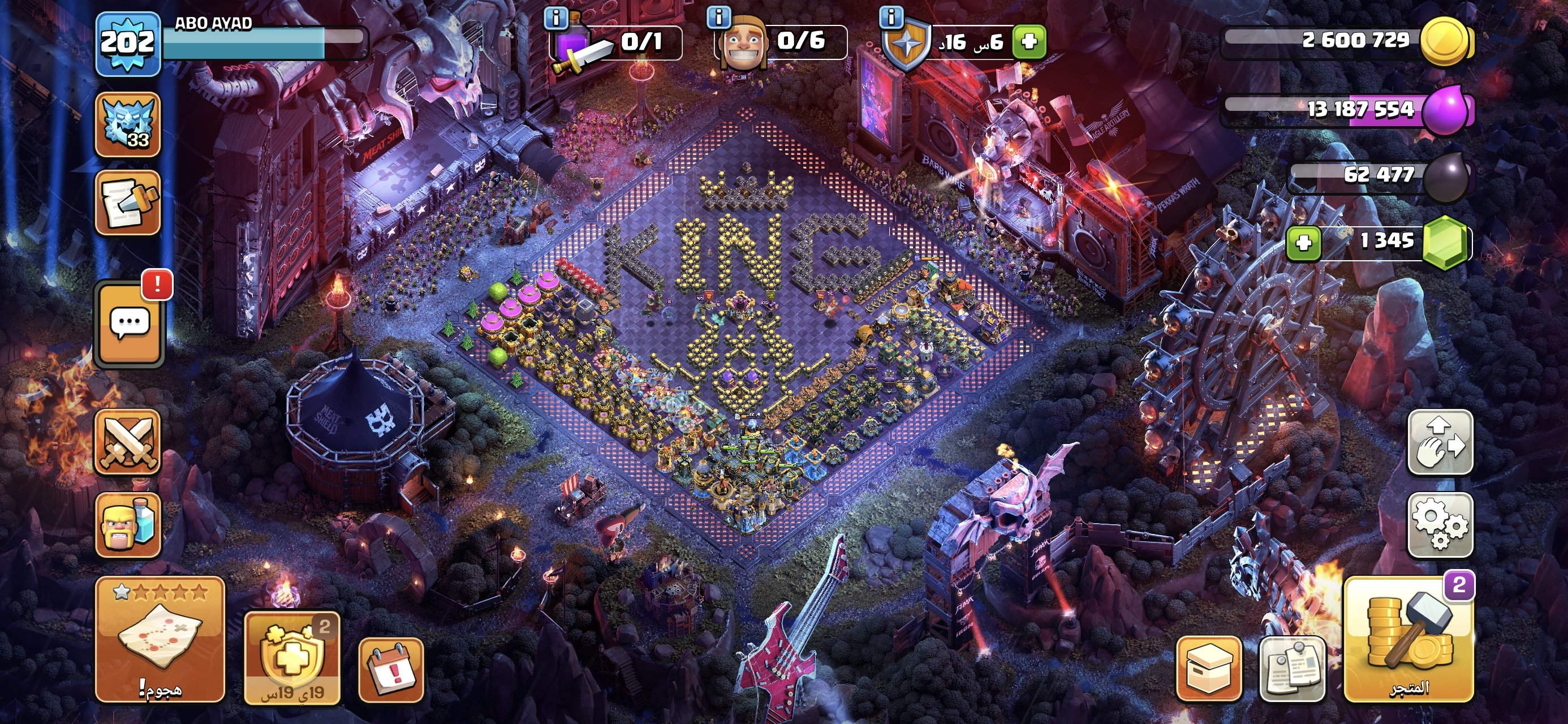Viewport: 1568px width, 724px height.
Task: Open the battle log scroll button
Action: pyautogui.click(x=127, y=202)
